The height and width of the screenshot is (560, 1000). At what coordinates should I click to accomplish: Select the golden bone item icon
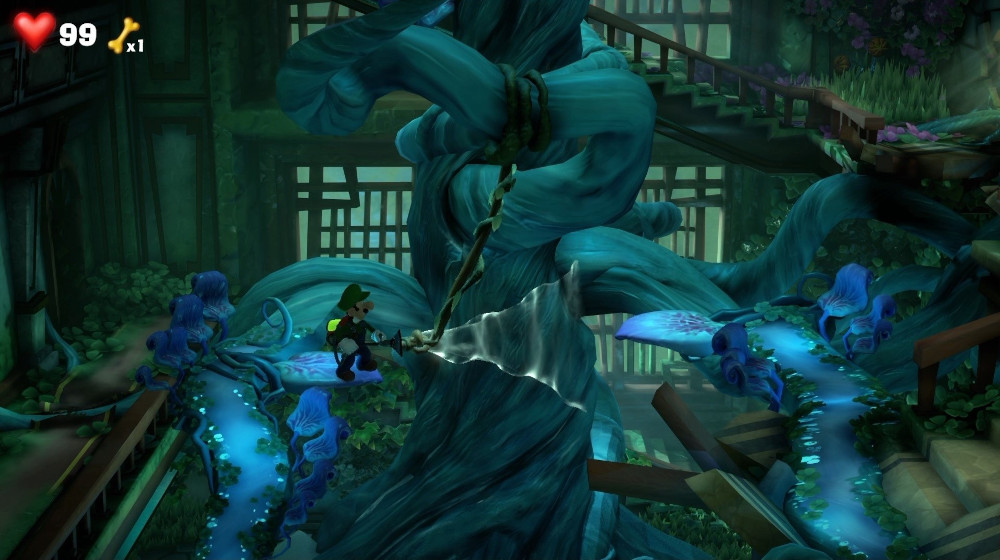tap(122, 36)
